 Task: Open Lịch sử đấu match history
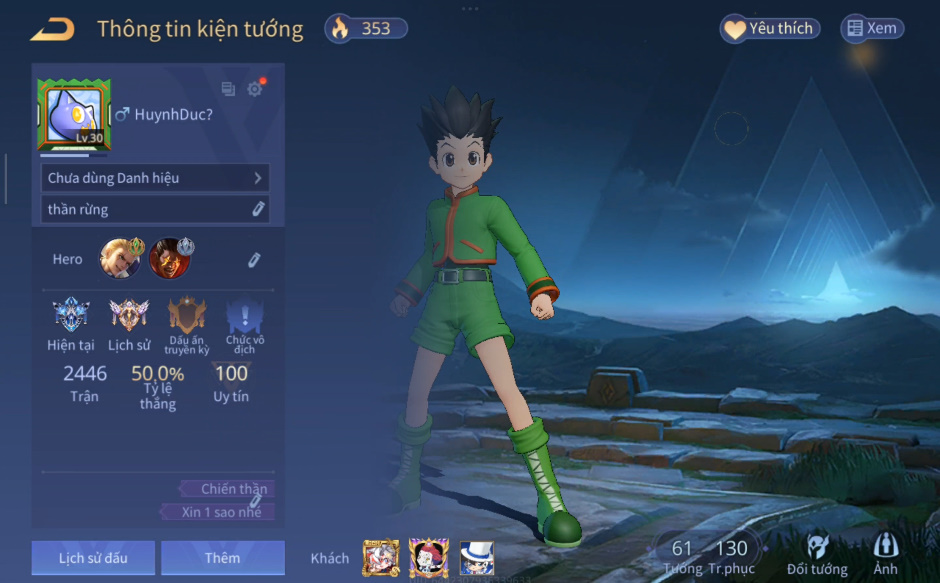(x=93, y=558)
